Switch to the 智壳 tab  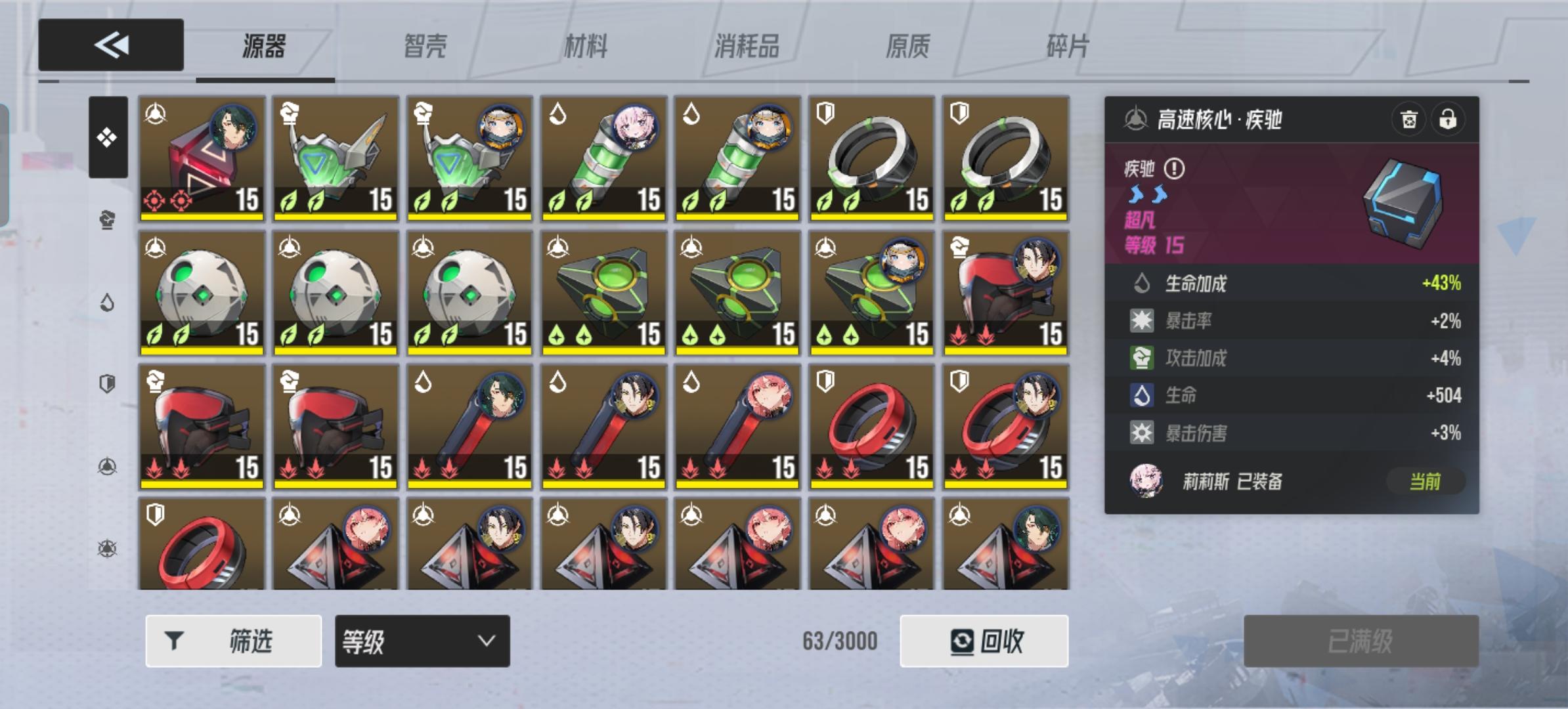click(x=424, y=45)
